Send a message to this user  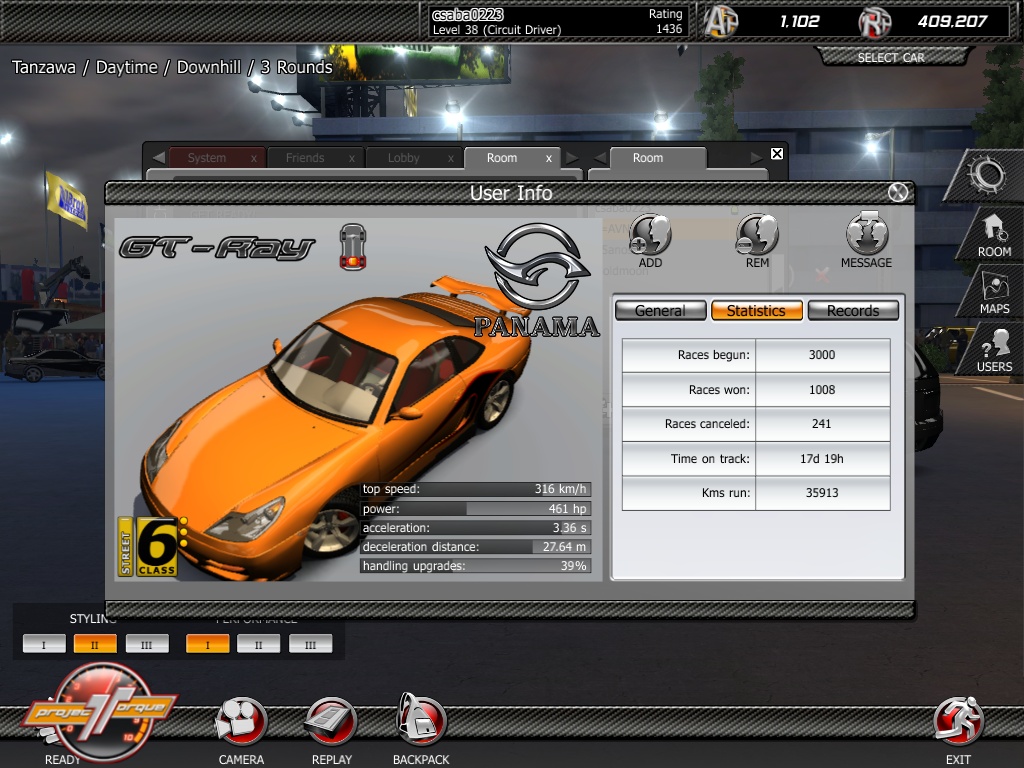866,238
